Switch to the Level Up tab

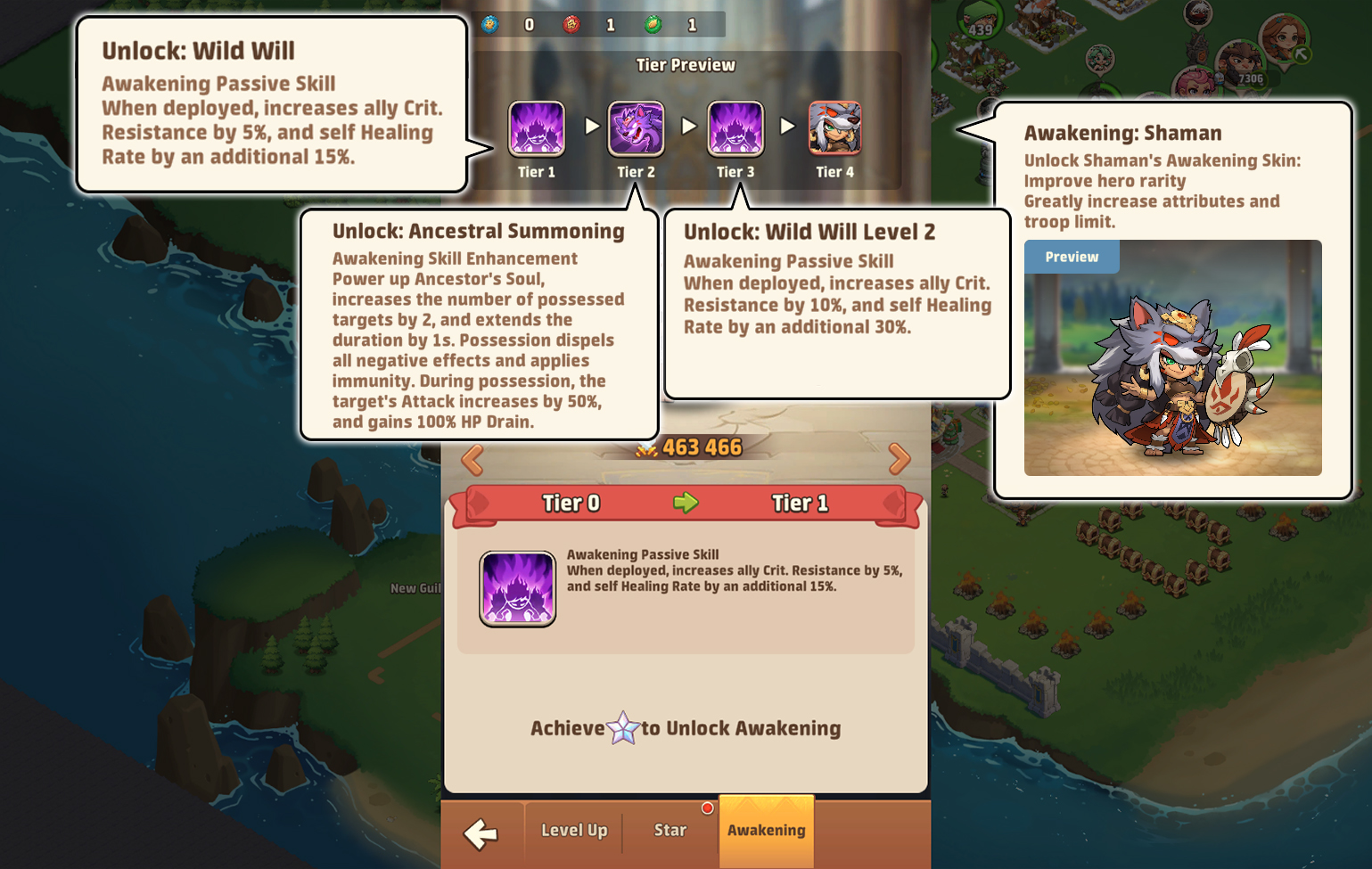pyautogui.click(x=572, y=830)
